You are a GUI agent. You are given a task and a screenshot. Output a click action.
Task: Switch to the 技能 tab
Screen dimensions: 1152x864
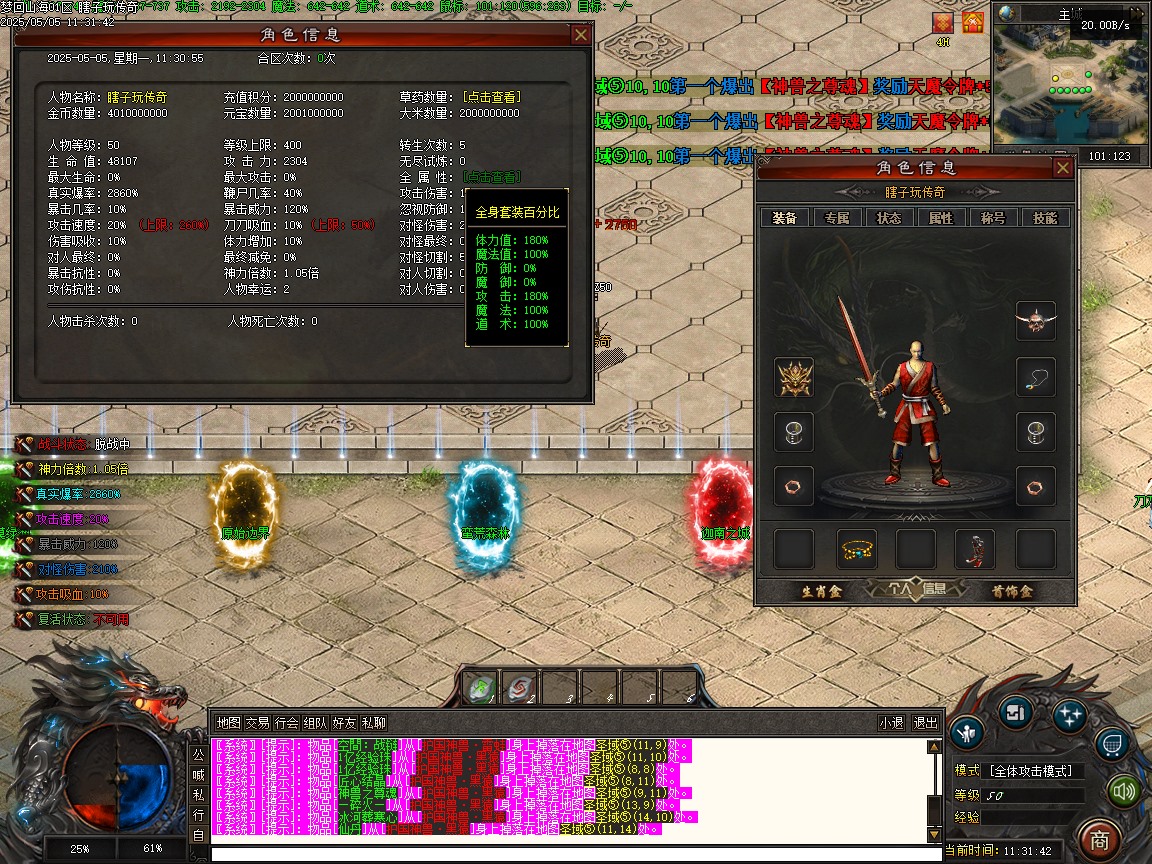(x=1044, y=217)
